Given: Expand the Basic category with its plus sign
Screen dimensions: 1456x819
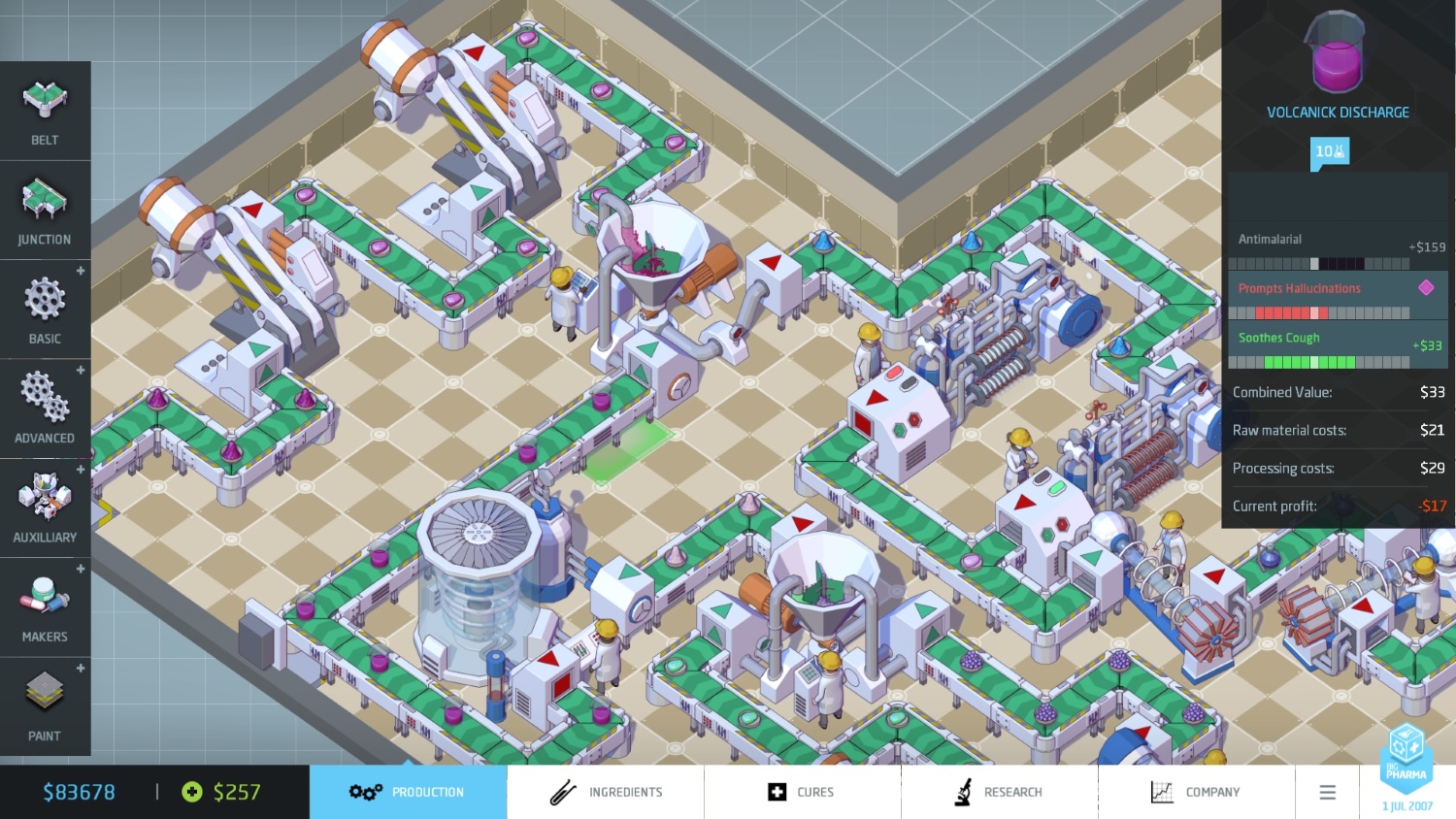Looking at the screenshot, I should point(81,272).
